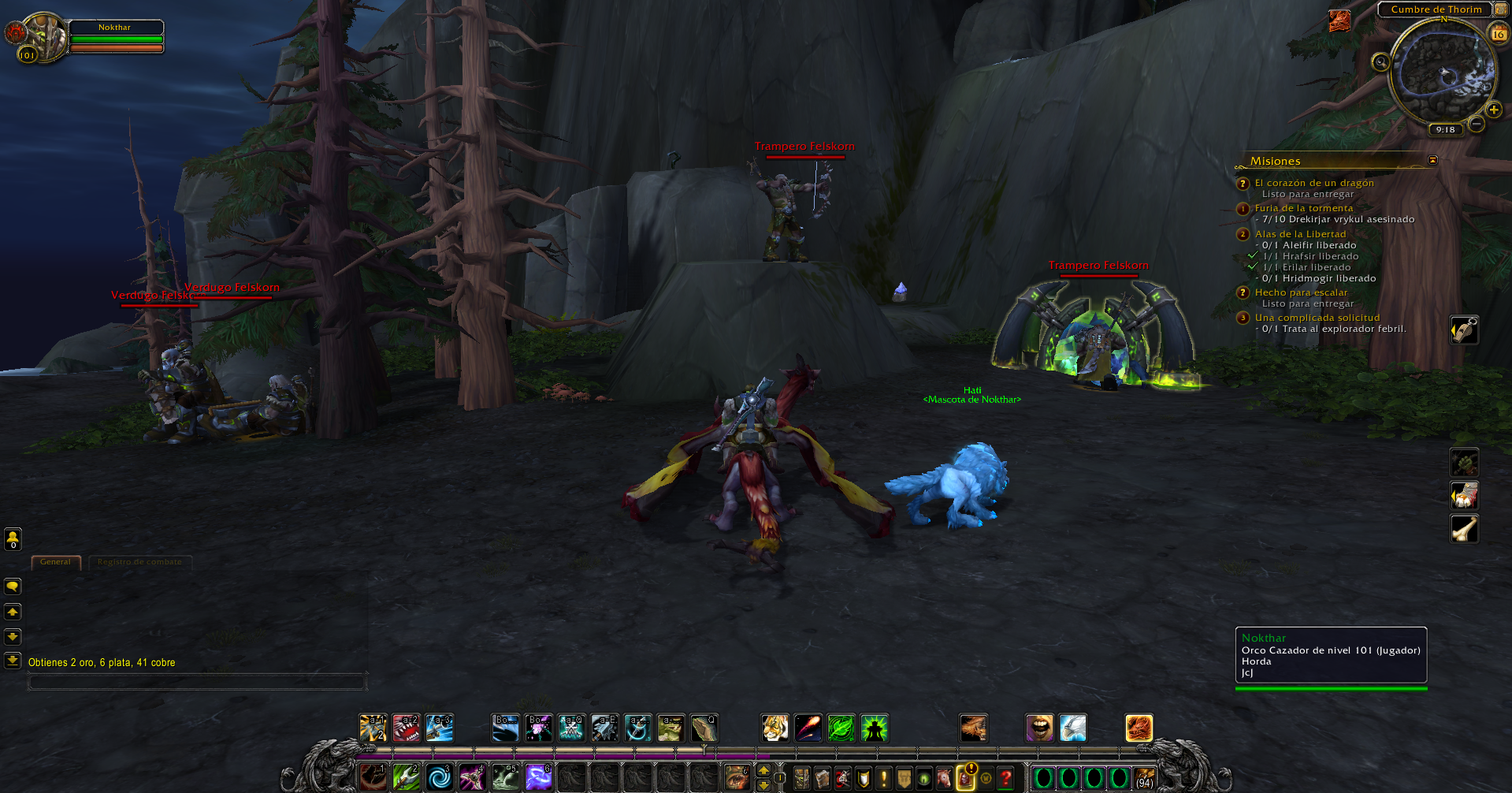Click Nokthar's player portrait
Viewport: 1512px width, 793px height.
[46, 35]
